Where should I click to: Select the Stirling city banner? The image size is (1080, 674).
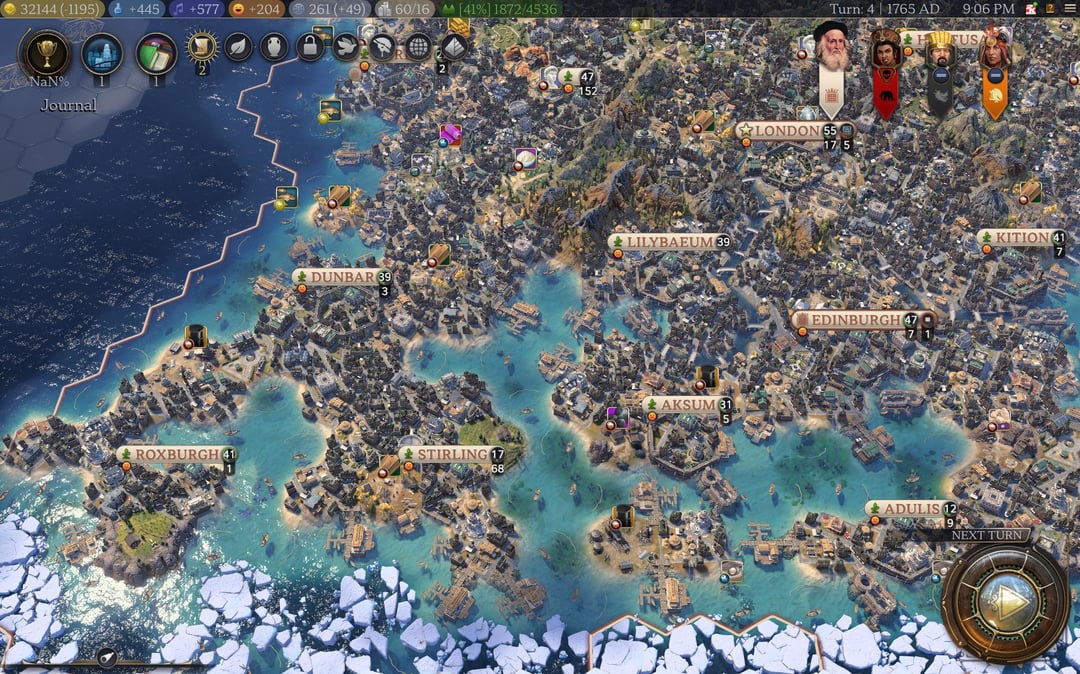450,455
